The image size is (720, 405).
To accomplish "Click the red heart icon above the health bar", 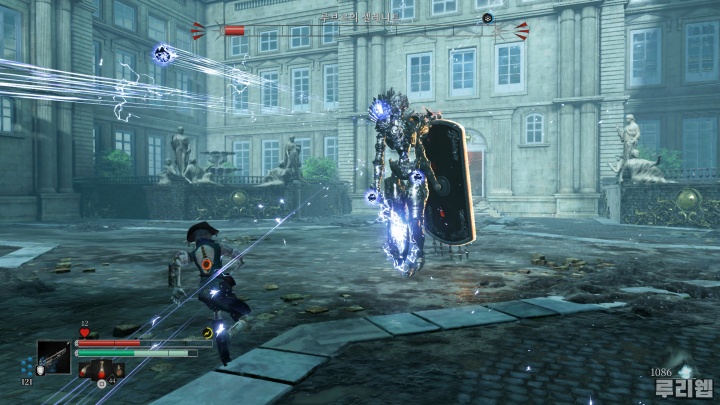I will pyautogui.click(x=84, y=333).
